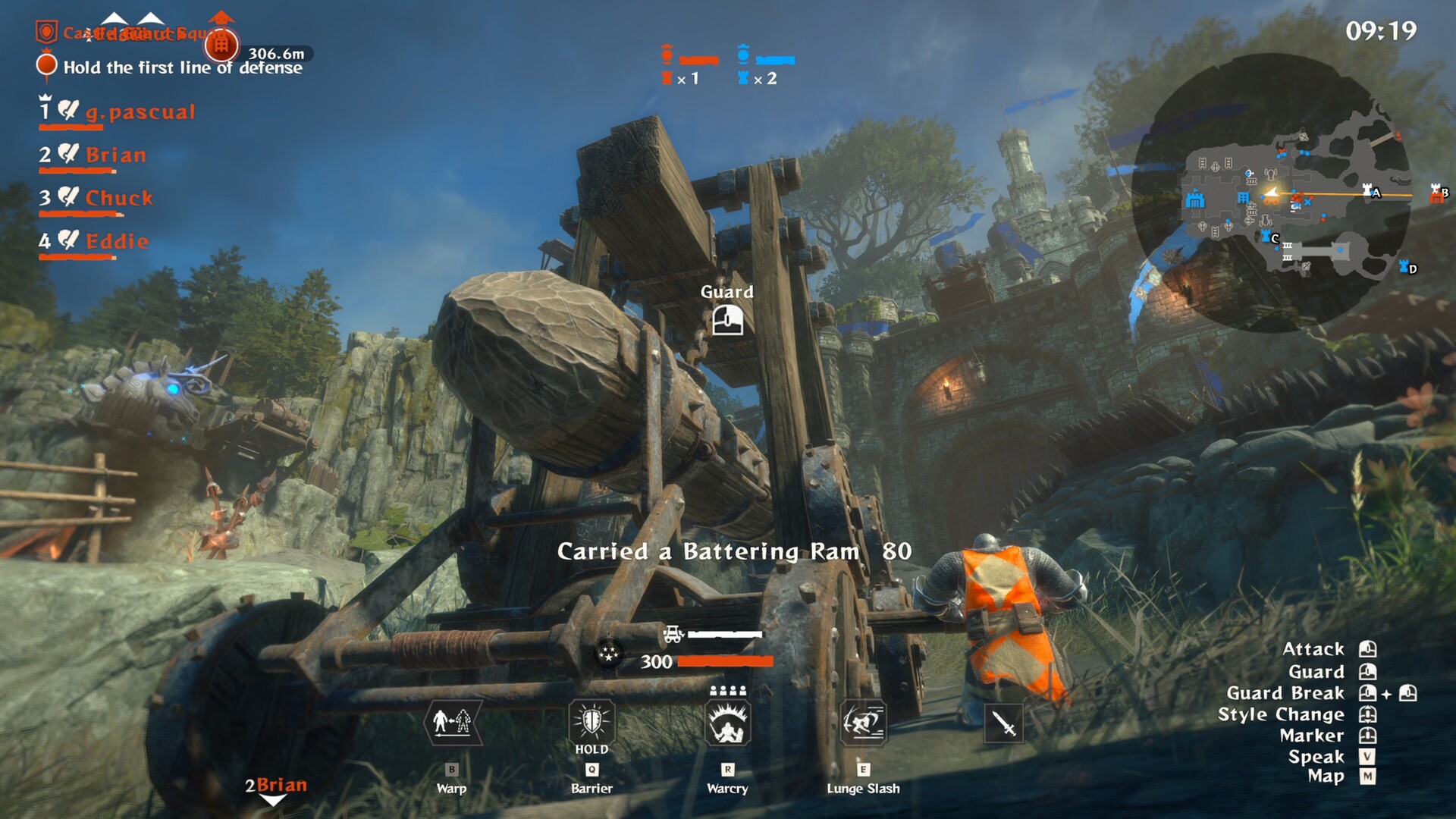Select teammate Brian in the squad list

(x=115, y=155)
